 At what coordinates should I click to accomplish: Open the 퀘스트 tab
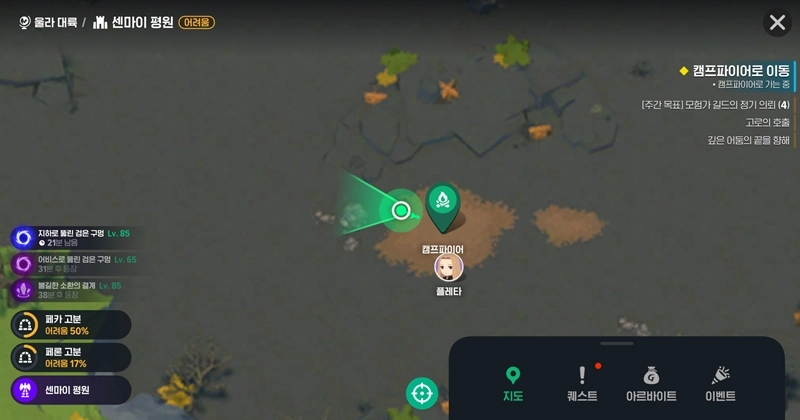pos(581,383)
